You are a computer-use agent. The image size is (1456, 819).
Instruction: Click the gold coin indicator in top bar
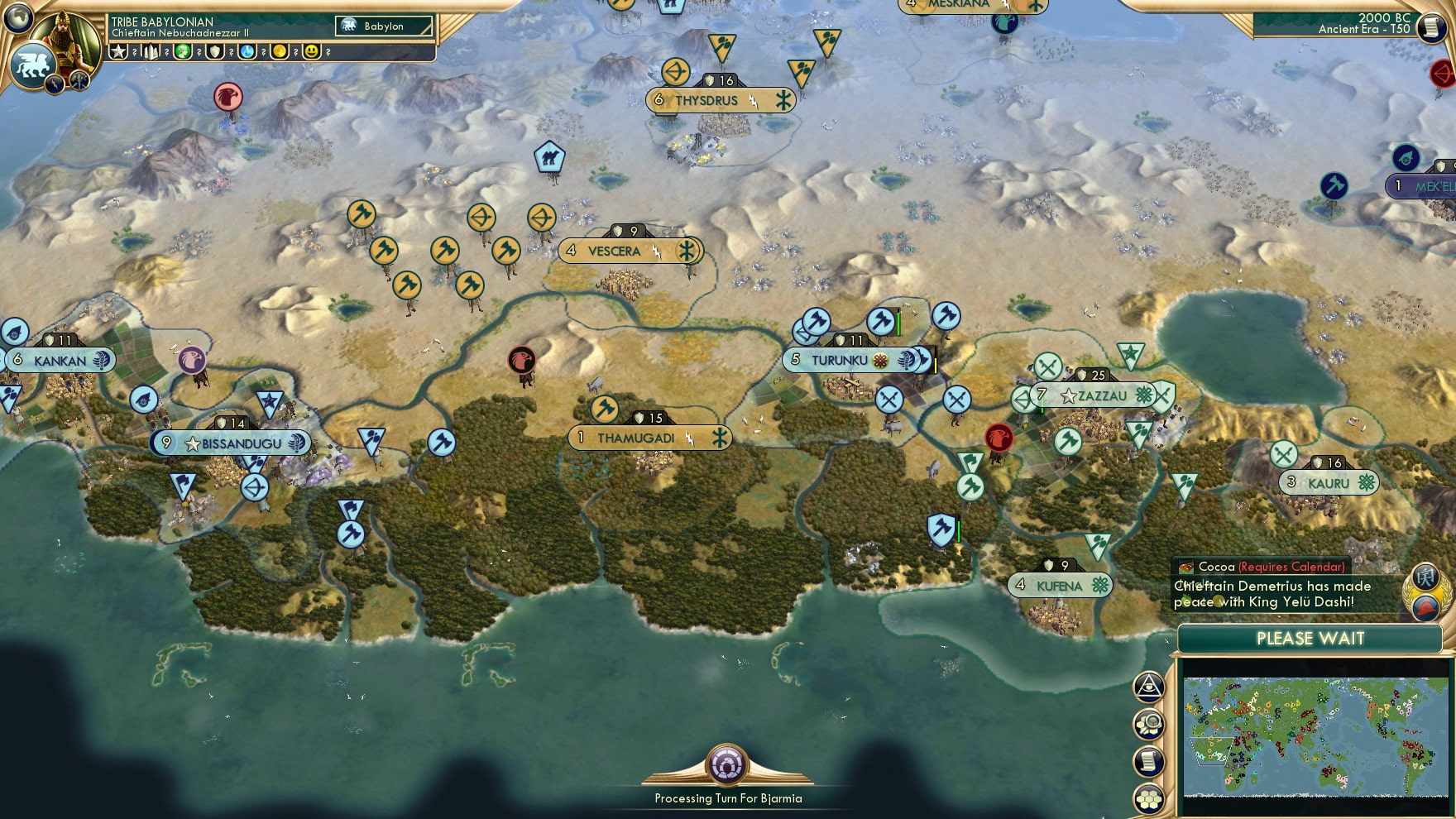point(280,51)
